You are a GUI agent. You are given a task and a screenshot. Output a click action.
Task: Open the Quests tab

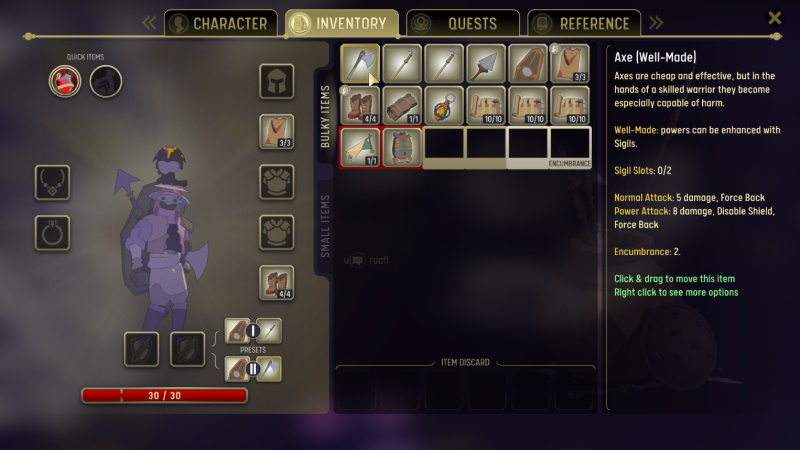[462, 23]
